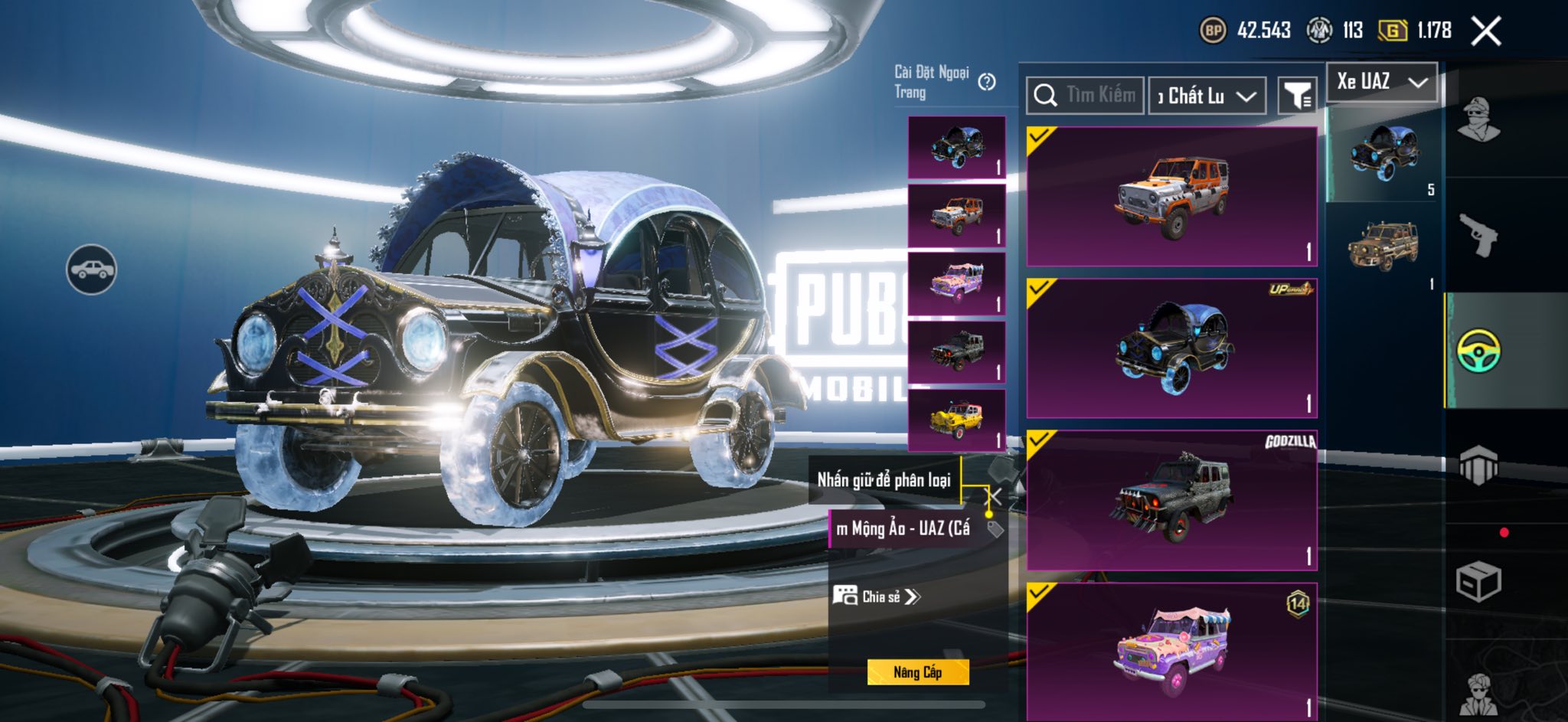This screenshot has height=722, width=1568.
Task: Switch to the pistol weapons tab
Action: [x=1478, y=235]
